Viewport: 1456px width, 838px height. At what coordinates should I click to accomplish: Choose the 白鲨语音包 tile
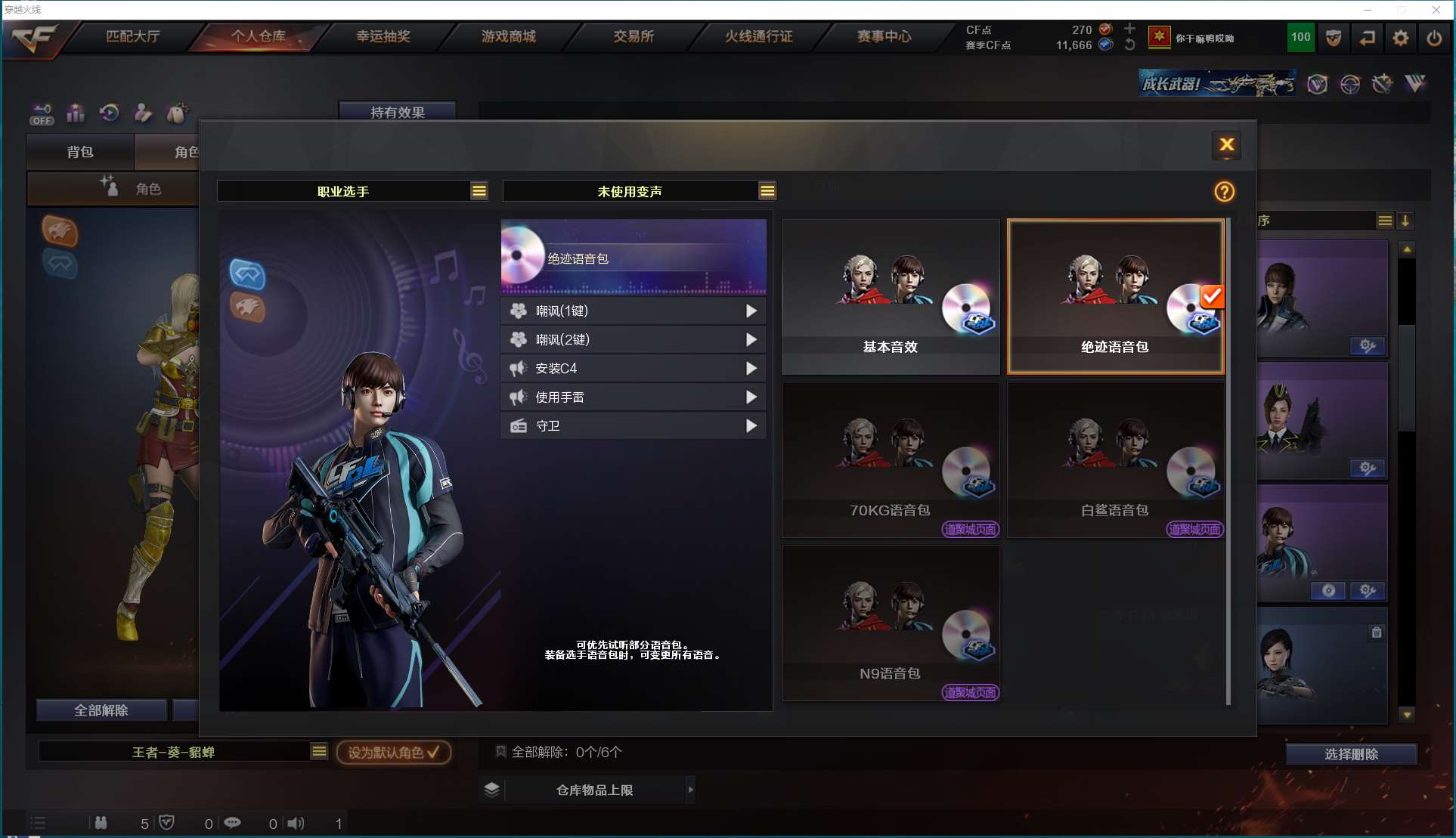[x=1114, y=459]
